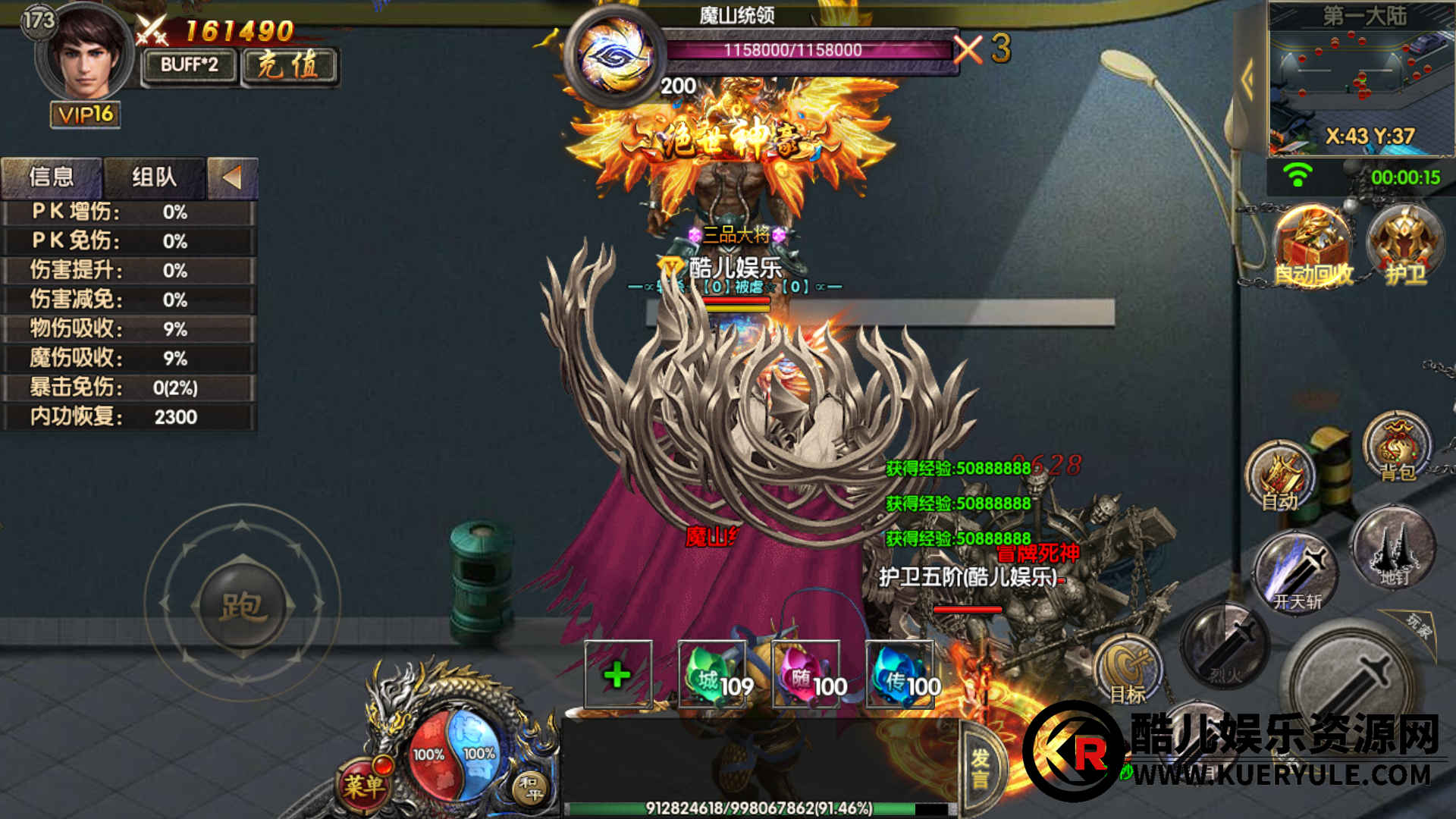
Task: Switch to the 信息 info tab
Action: [x=52, y=177]
